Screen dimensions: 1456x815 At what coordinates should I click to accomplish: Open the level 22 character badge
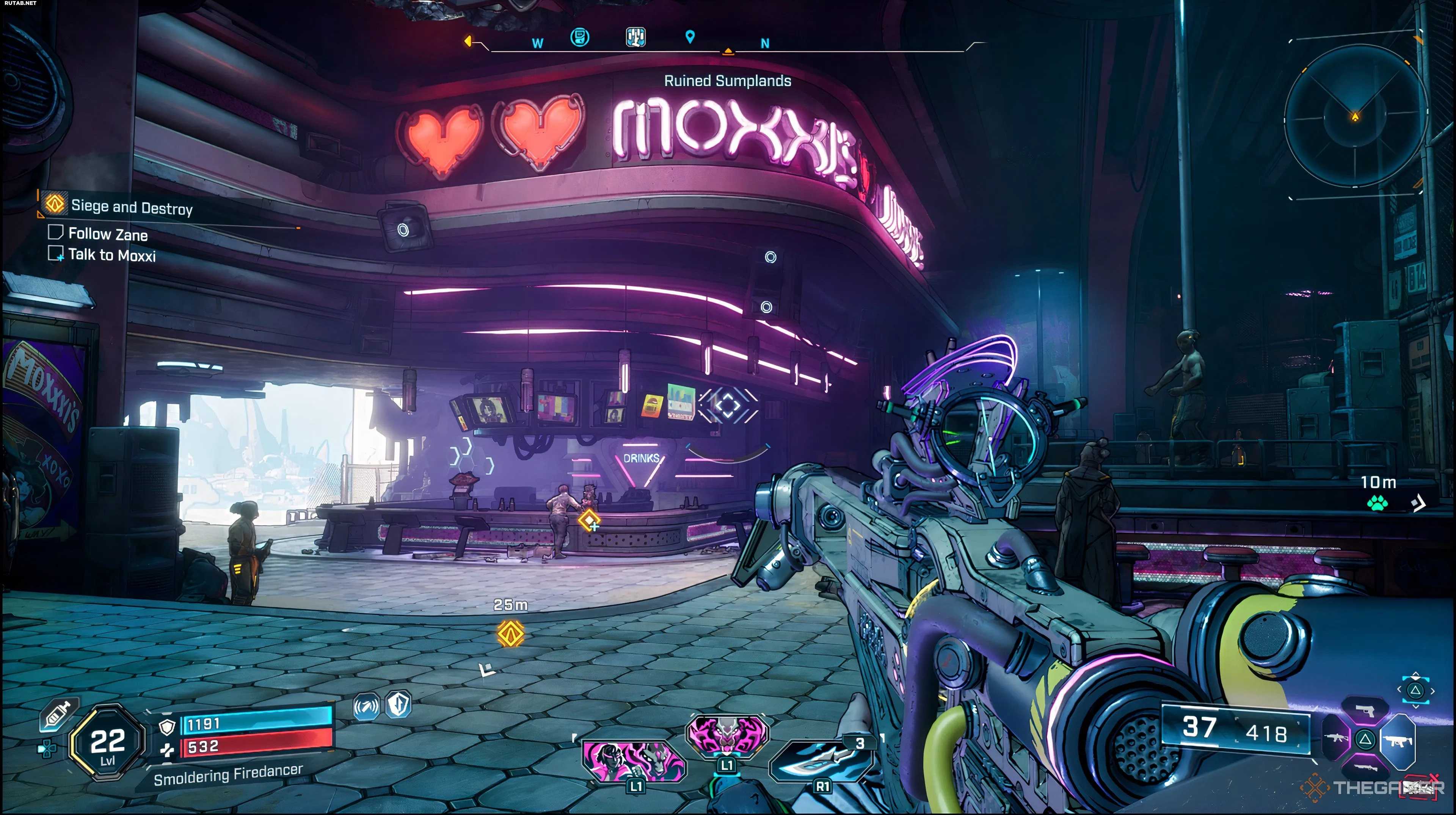(107, 743)
